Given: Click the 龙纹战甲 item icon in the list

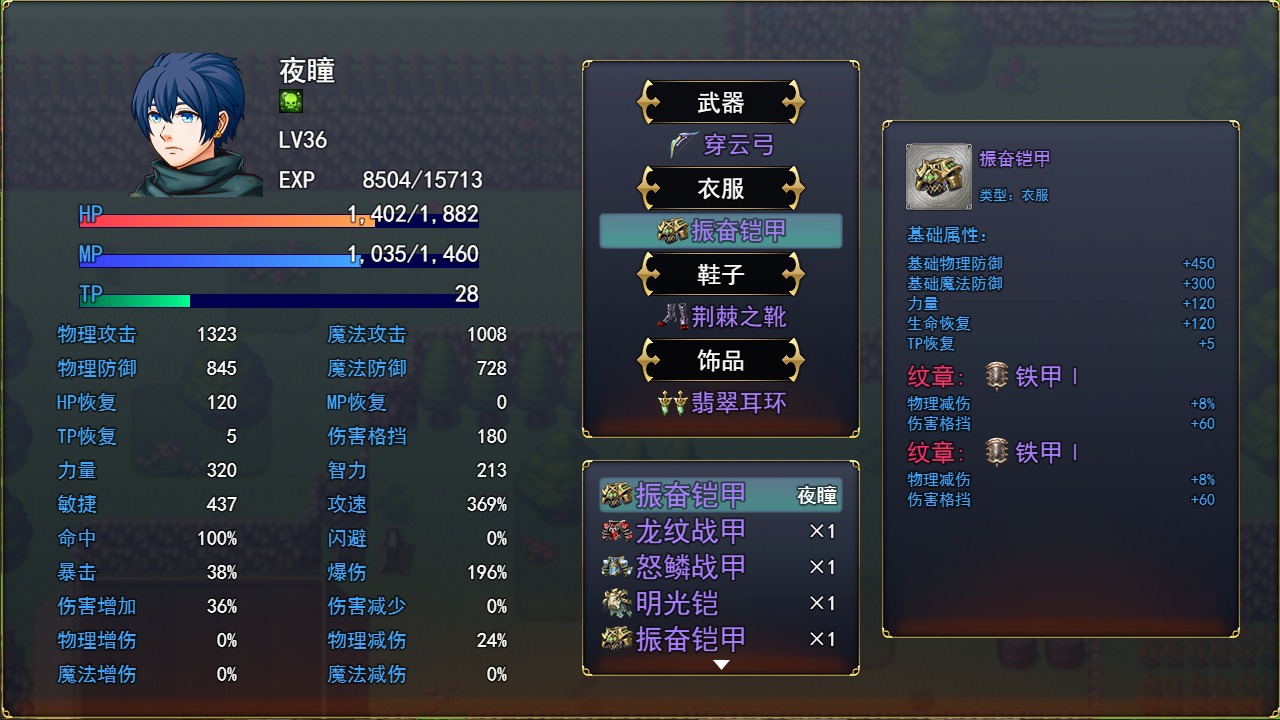Looking at the screenshot, I should point(614,531).
